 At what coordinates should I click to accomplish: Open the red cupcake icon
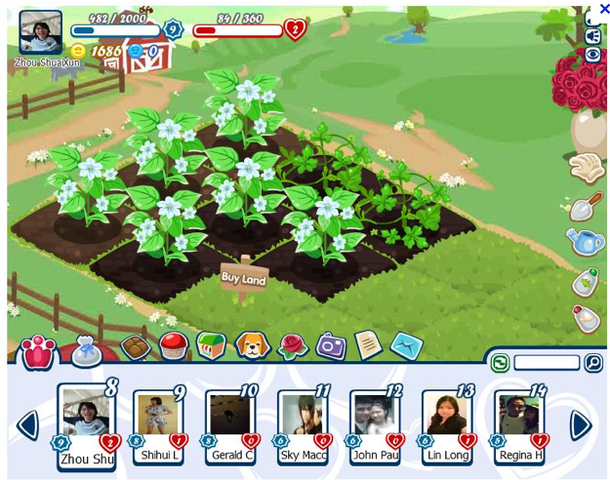click(173, 346)
